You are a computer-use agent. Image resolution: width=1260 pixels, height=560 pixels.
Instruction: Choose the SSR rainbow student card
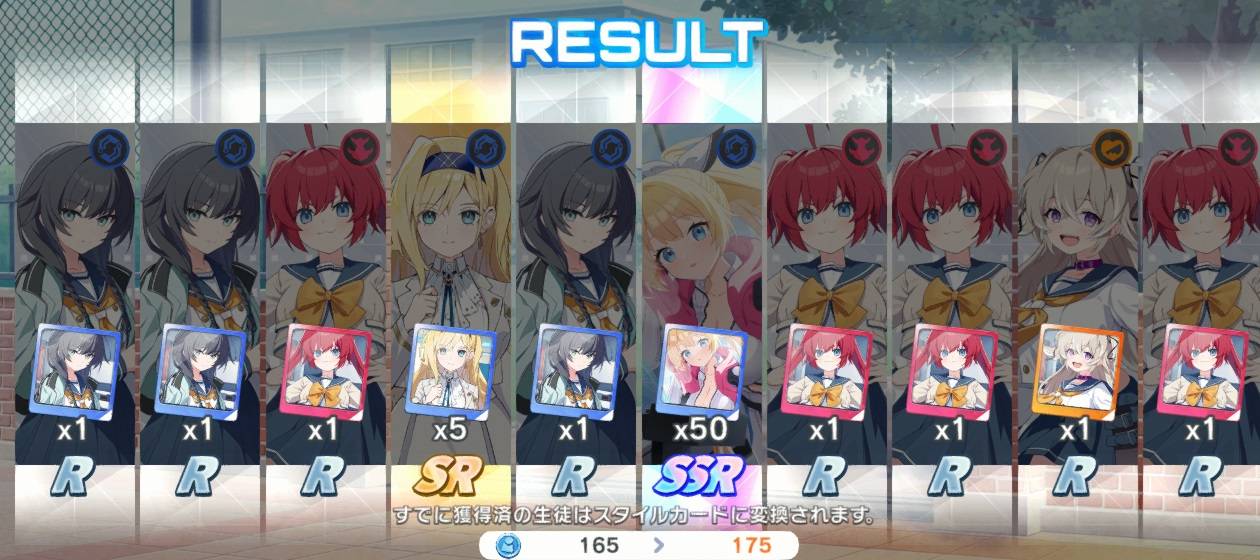coord(701,300)
